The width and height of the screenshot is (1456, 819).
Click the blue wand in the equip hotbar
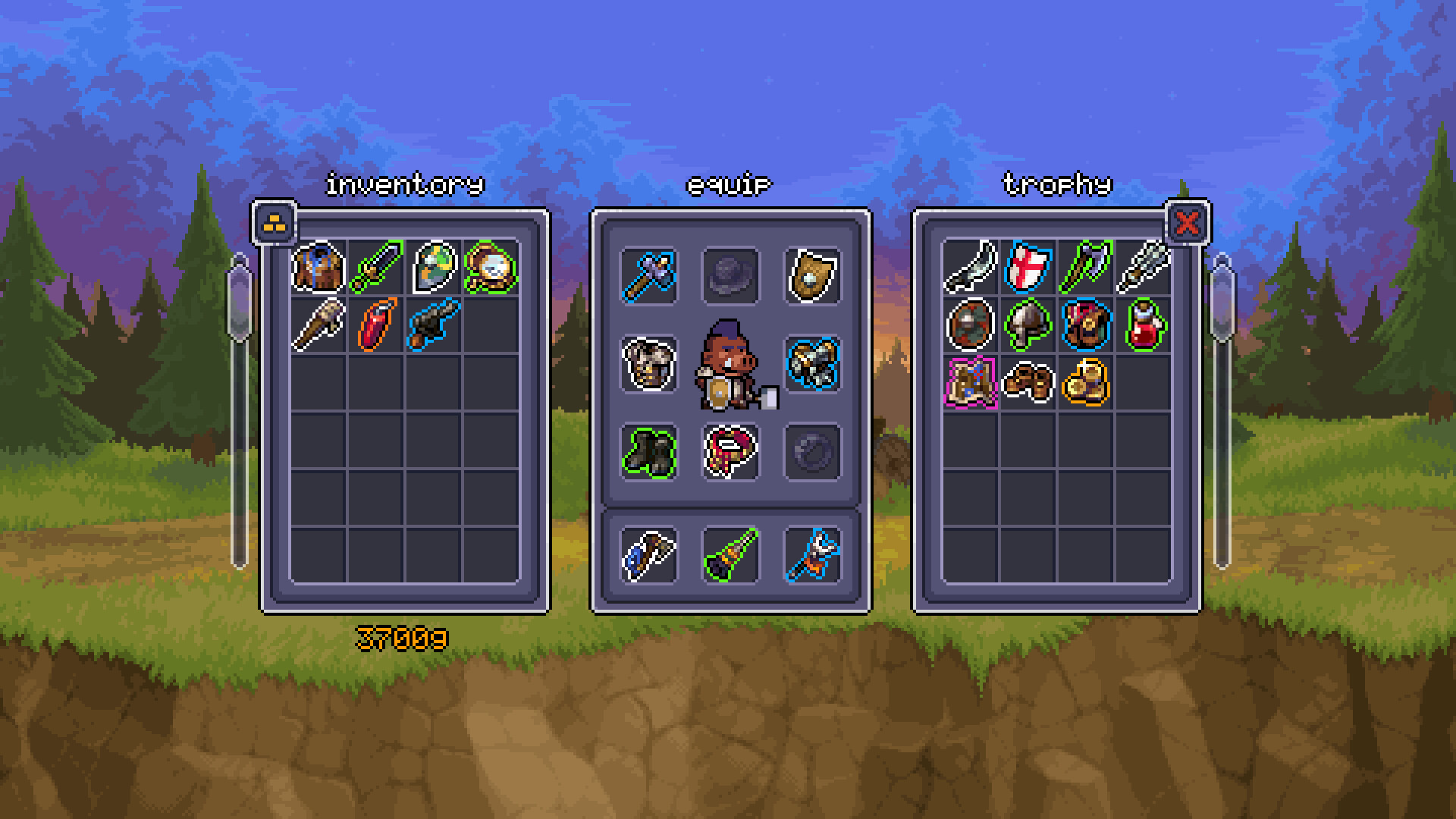(813, 557)
